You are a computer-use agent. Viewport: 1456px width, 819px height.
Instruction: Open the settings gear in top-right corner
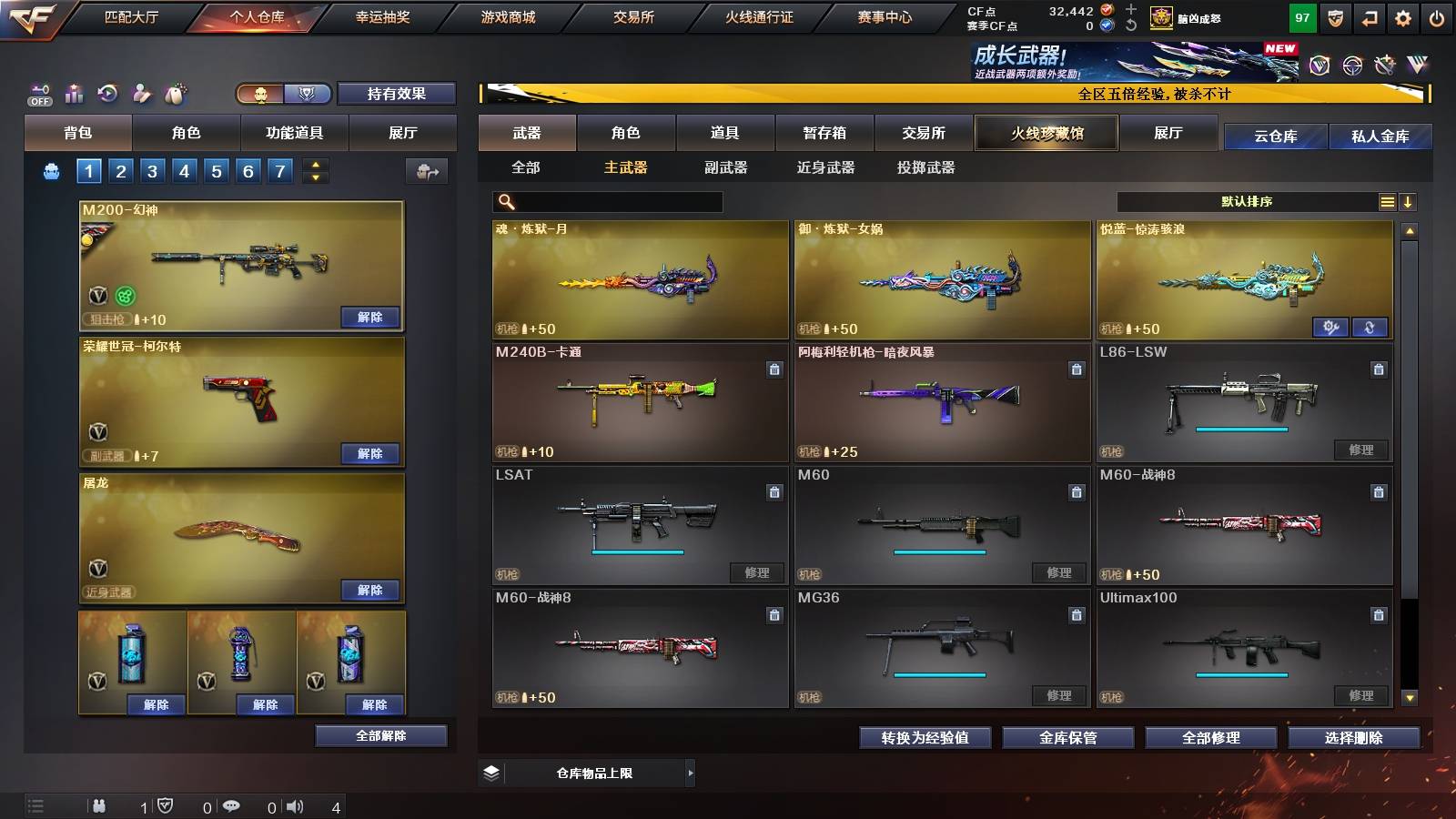(1403, 16)
